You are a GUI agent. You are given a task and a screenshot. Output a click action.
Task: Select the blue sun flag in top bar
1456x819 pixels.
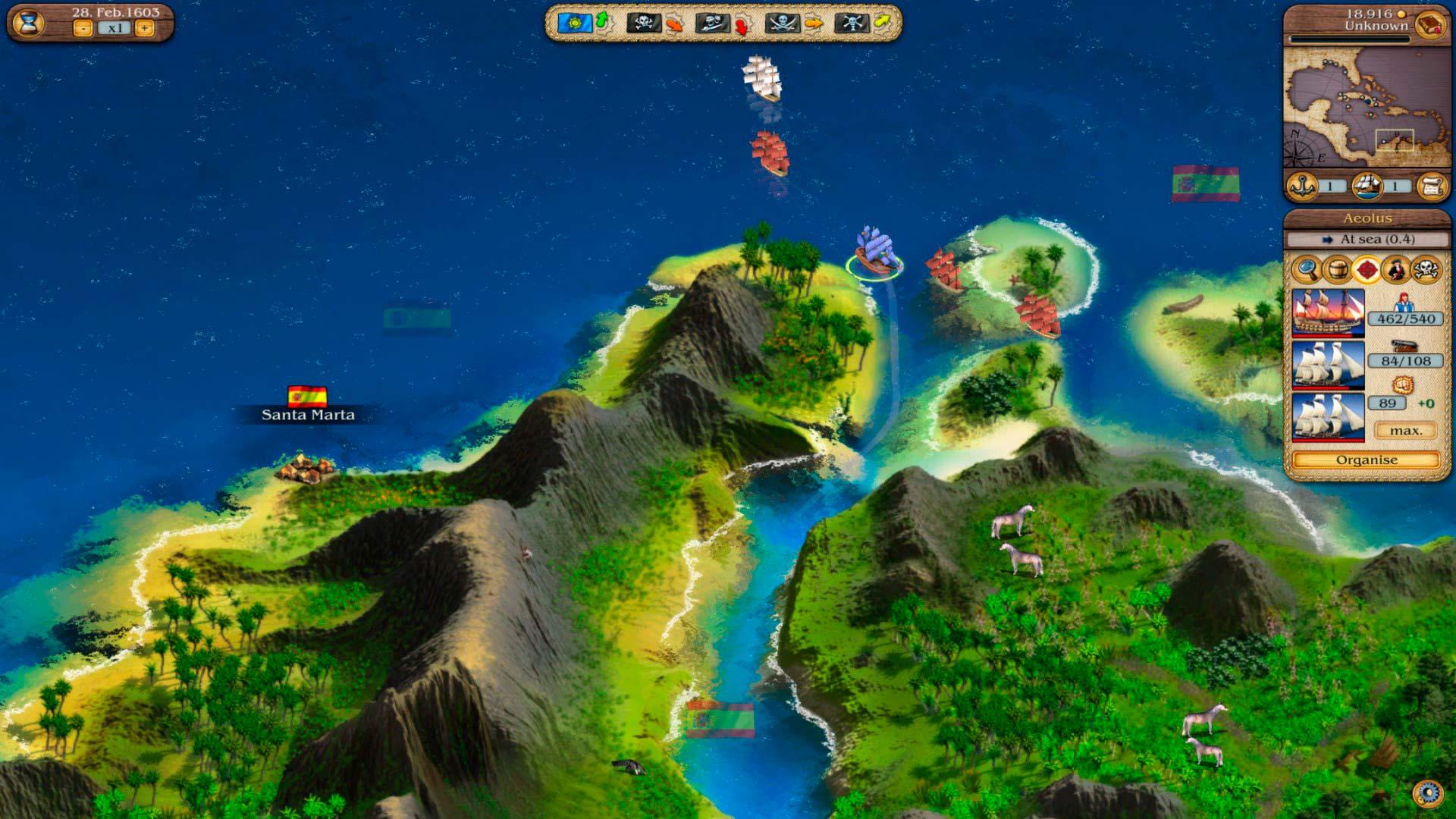[x=574, y=23]
